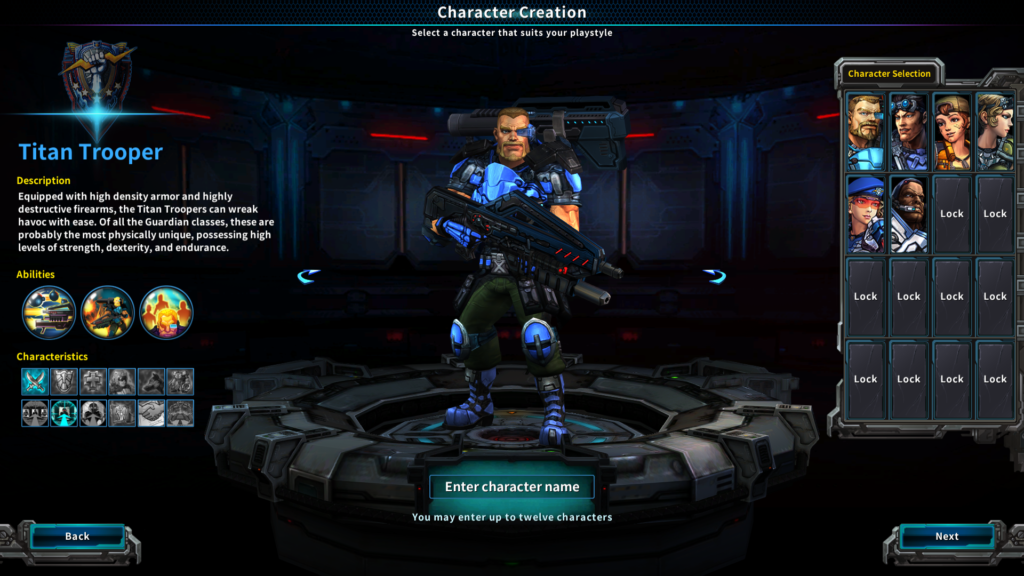Select the bearded Titan Trooper portrait
Viewport: 1024px width, 576px height.
click(865, 131)
